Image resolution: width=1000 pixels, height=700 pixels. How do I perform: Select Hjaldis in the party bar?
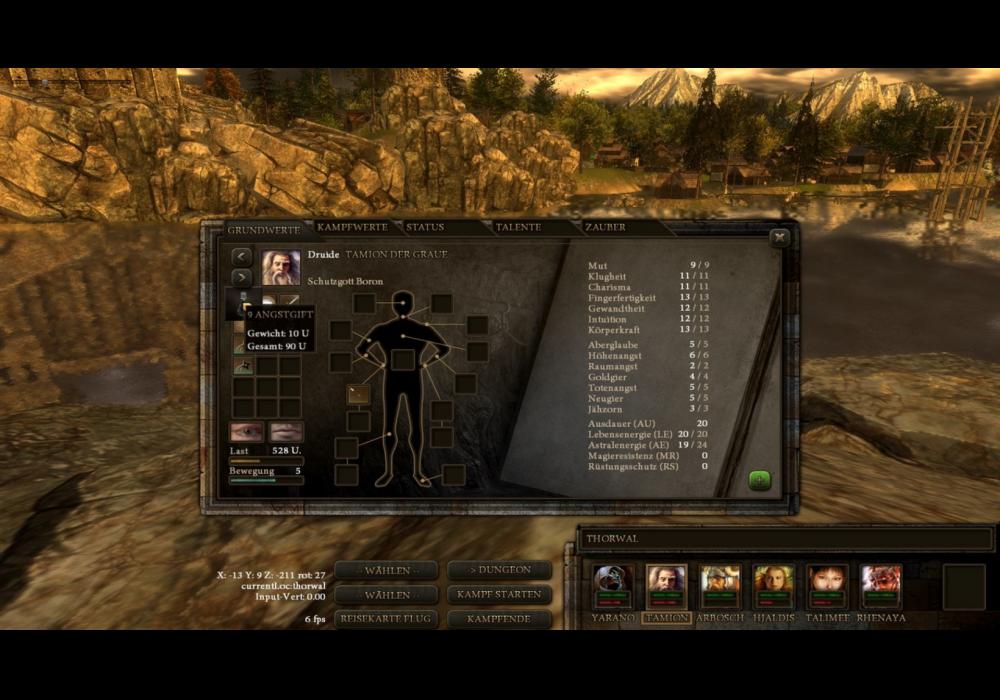(x=773, y=586)
